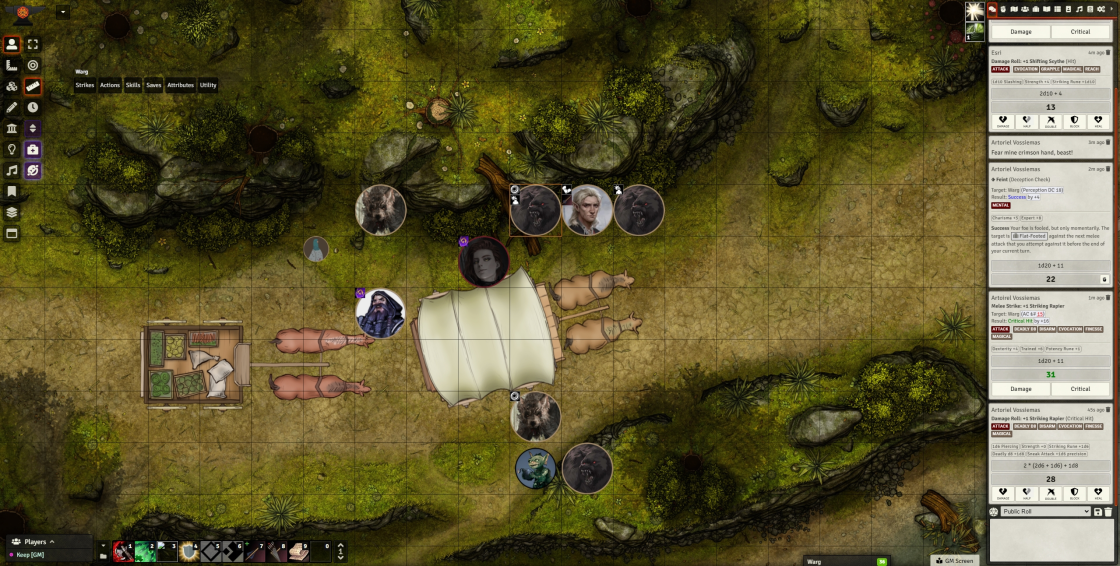The width and height of the screenshot is (1120, 566).
Task: Choose the drawing pencil tools
Action: [12, 107]
